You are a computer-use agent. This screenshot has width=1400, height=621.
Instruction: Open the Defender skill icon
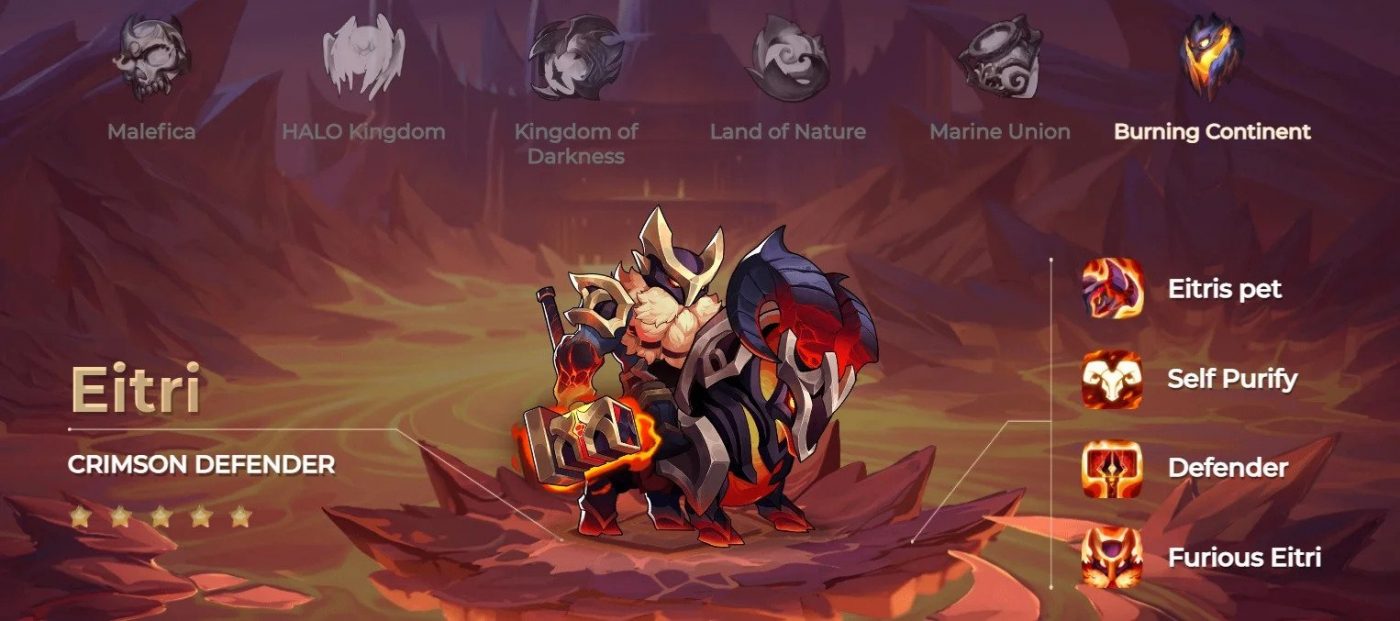tap(1112, 468)
